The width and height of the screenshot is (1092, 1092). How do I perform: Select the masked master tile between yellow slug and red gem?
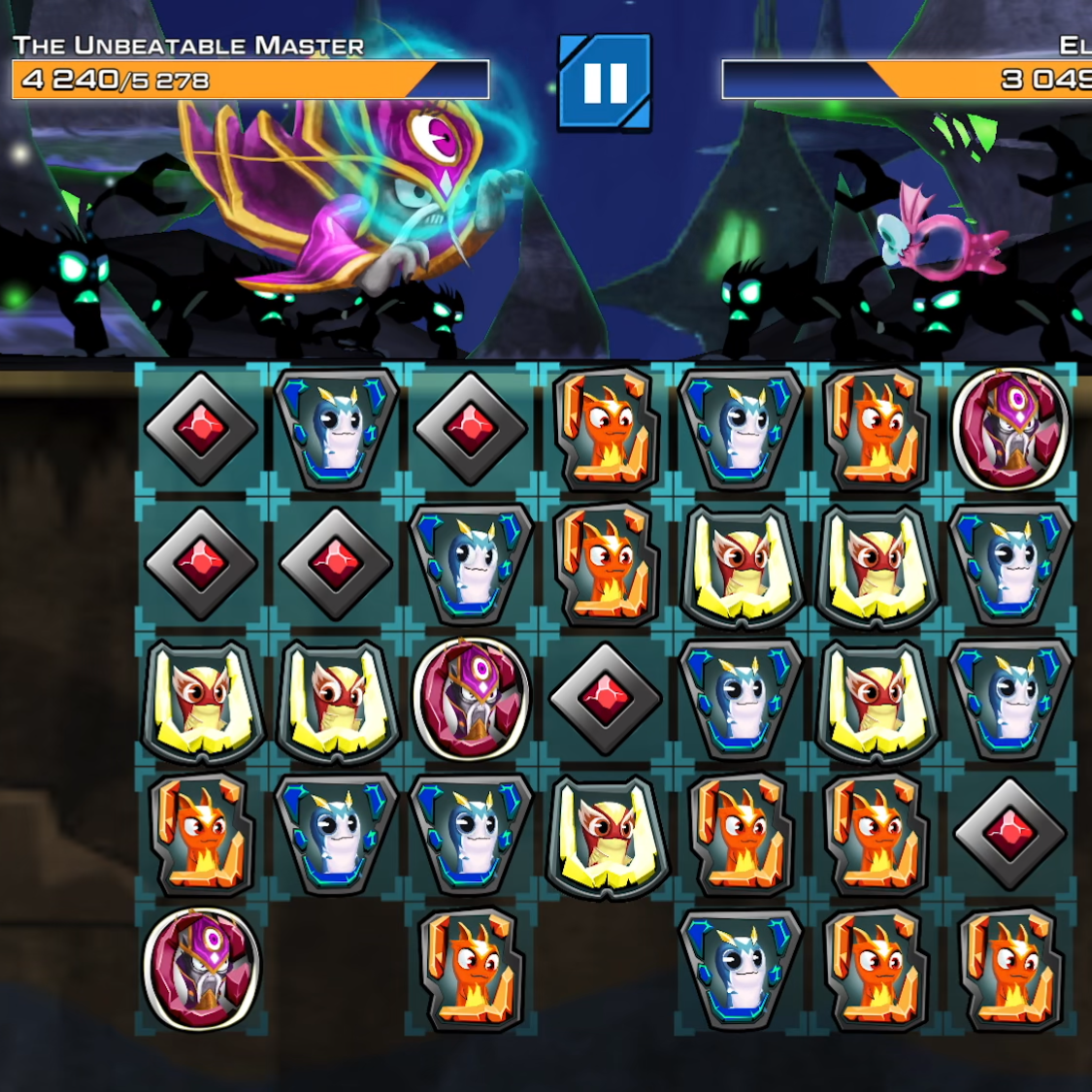[x=471, y=697]
